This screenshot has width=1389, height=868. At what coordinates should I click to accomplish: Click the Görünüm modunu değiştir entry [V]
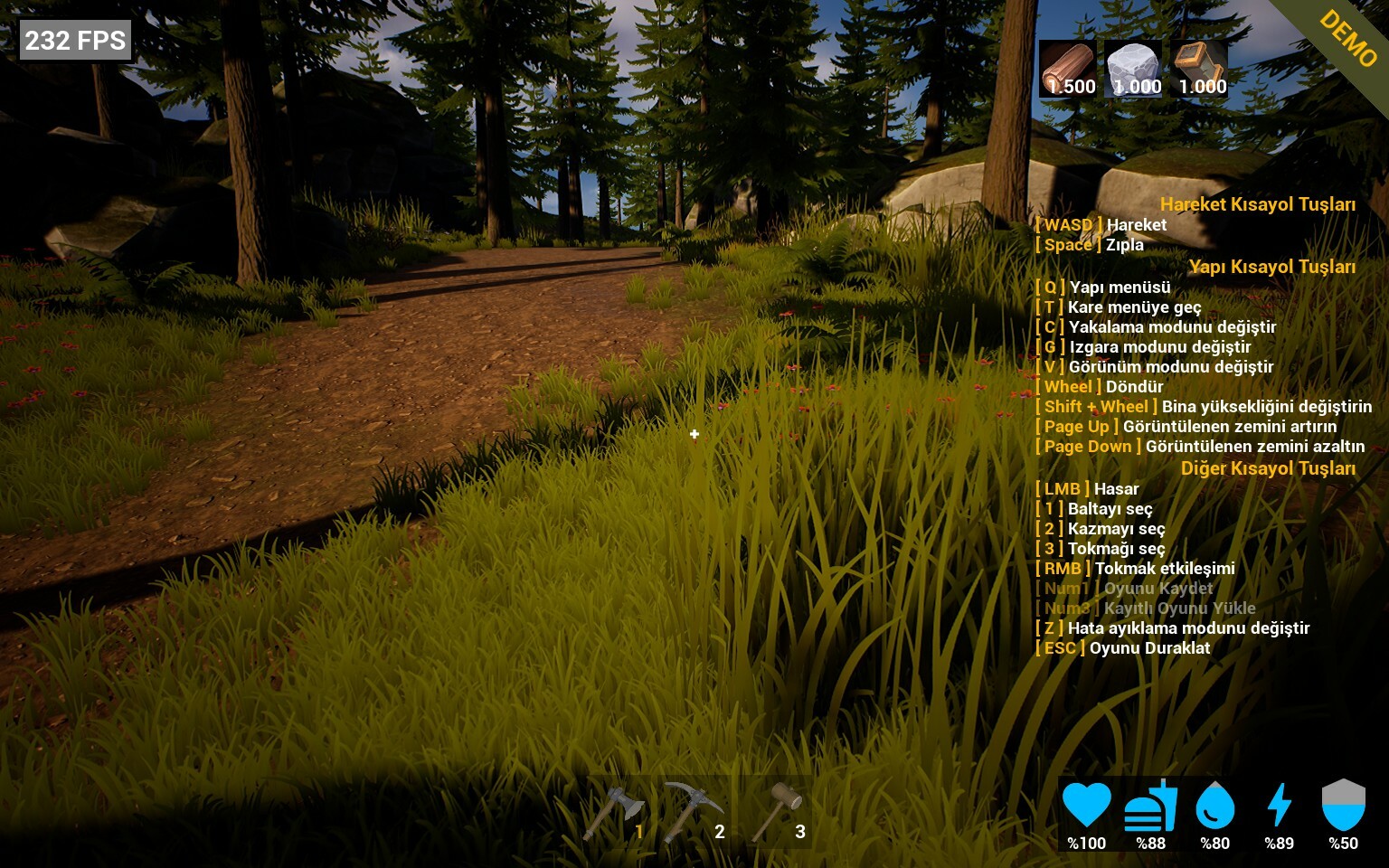(1155, 367)
